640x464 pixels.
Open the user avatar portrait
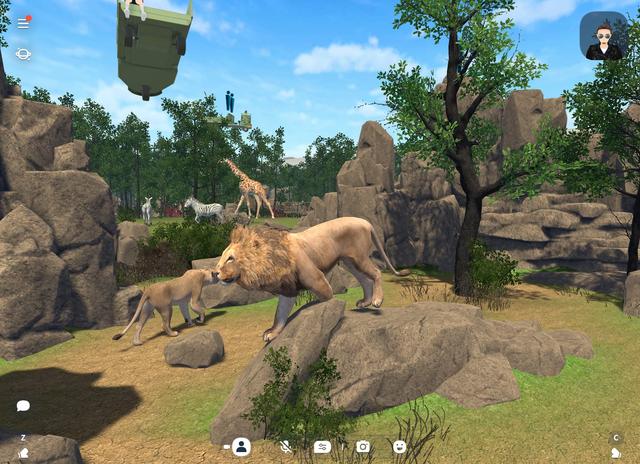pyautogui.click(x=603, y=36)
